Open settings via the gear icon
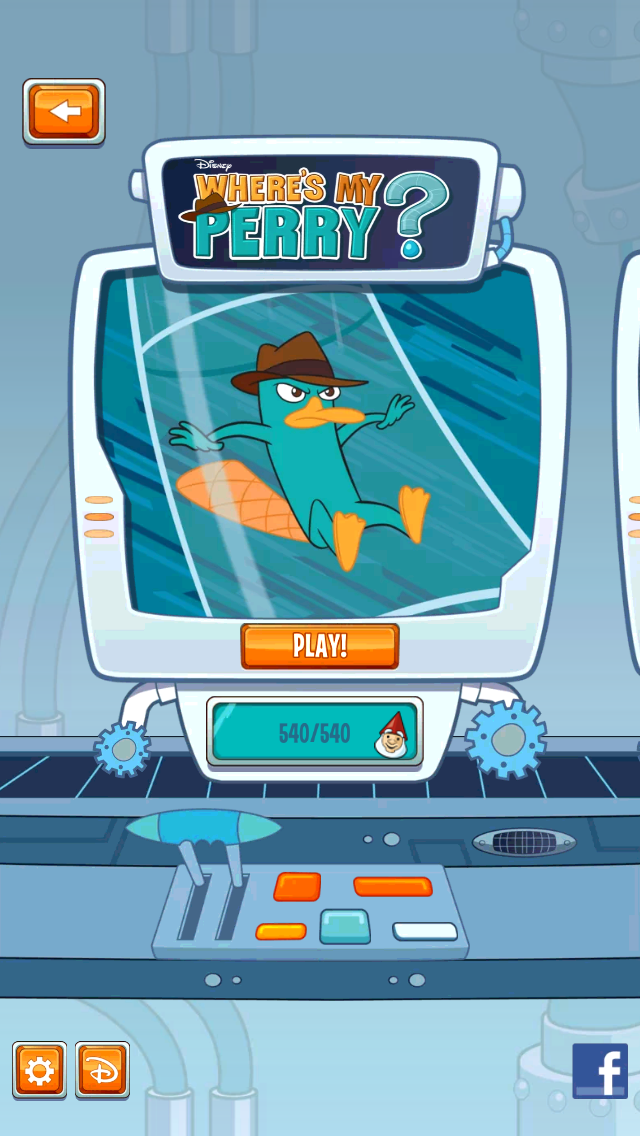 tap(39, 1071)
